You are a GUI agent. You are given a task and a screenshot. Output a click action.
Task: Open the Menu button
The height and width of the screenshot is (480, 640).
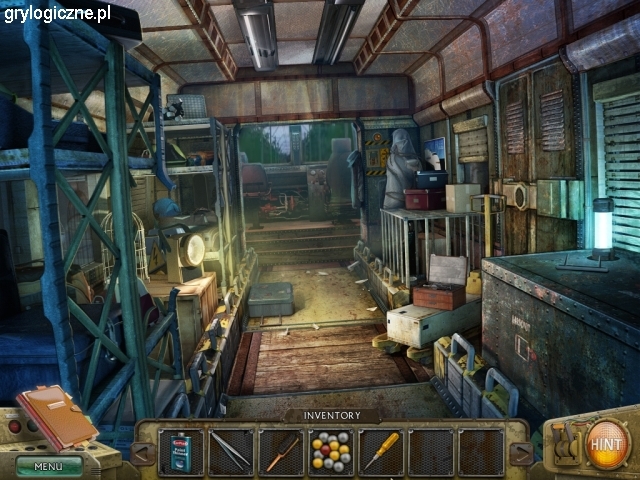coord(48,465)
